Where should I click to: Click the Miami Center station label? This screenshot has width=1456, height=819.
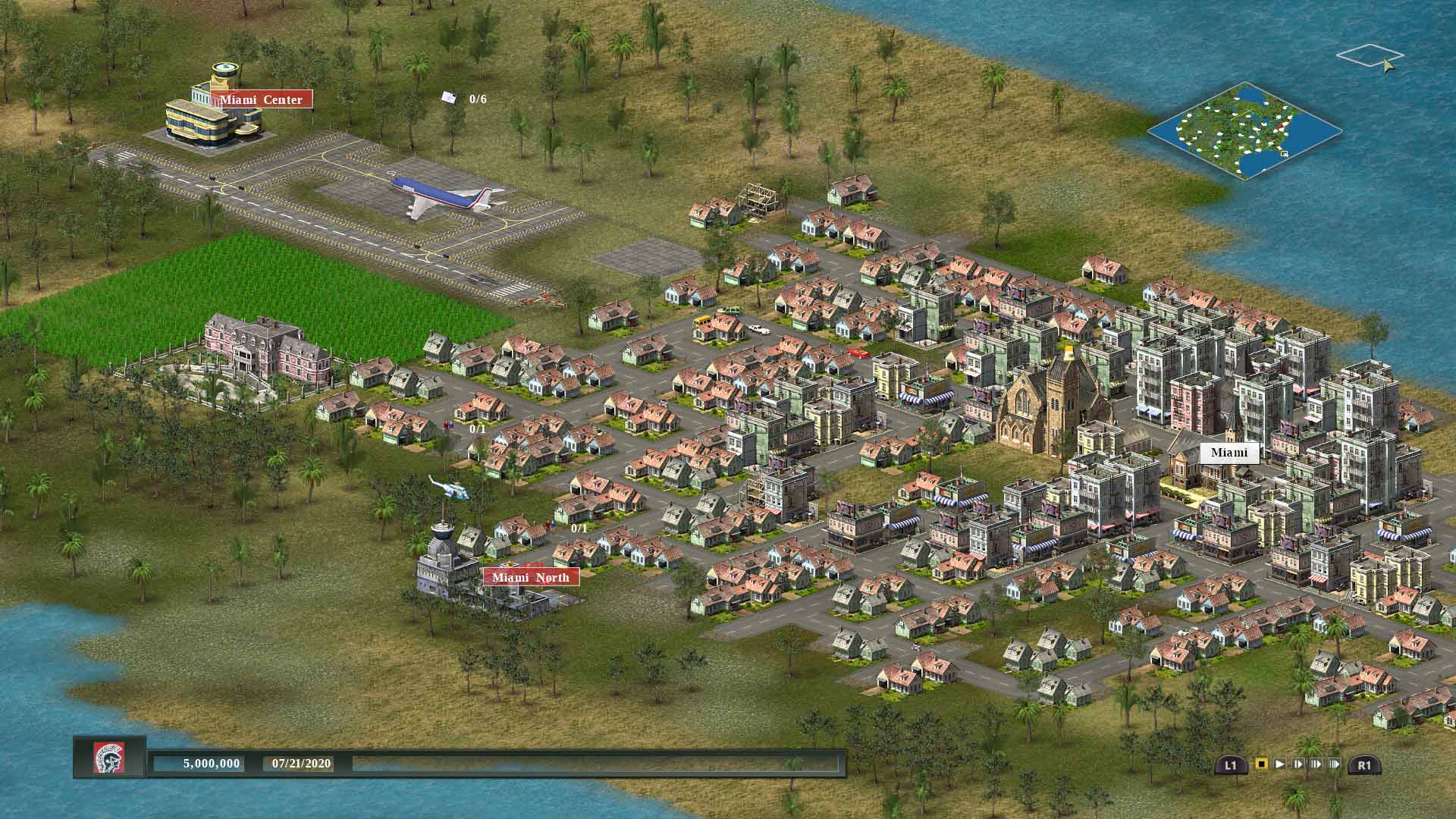coord(264,99)
